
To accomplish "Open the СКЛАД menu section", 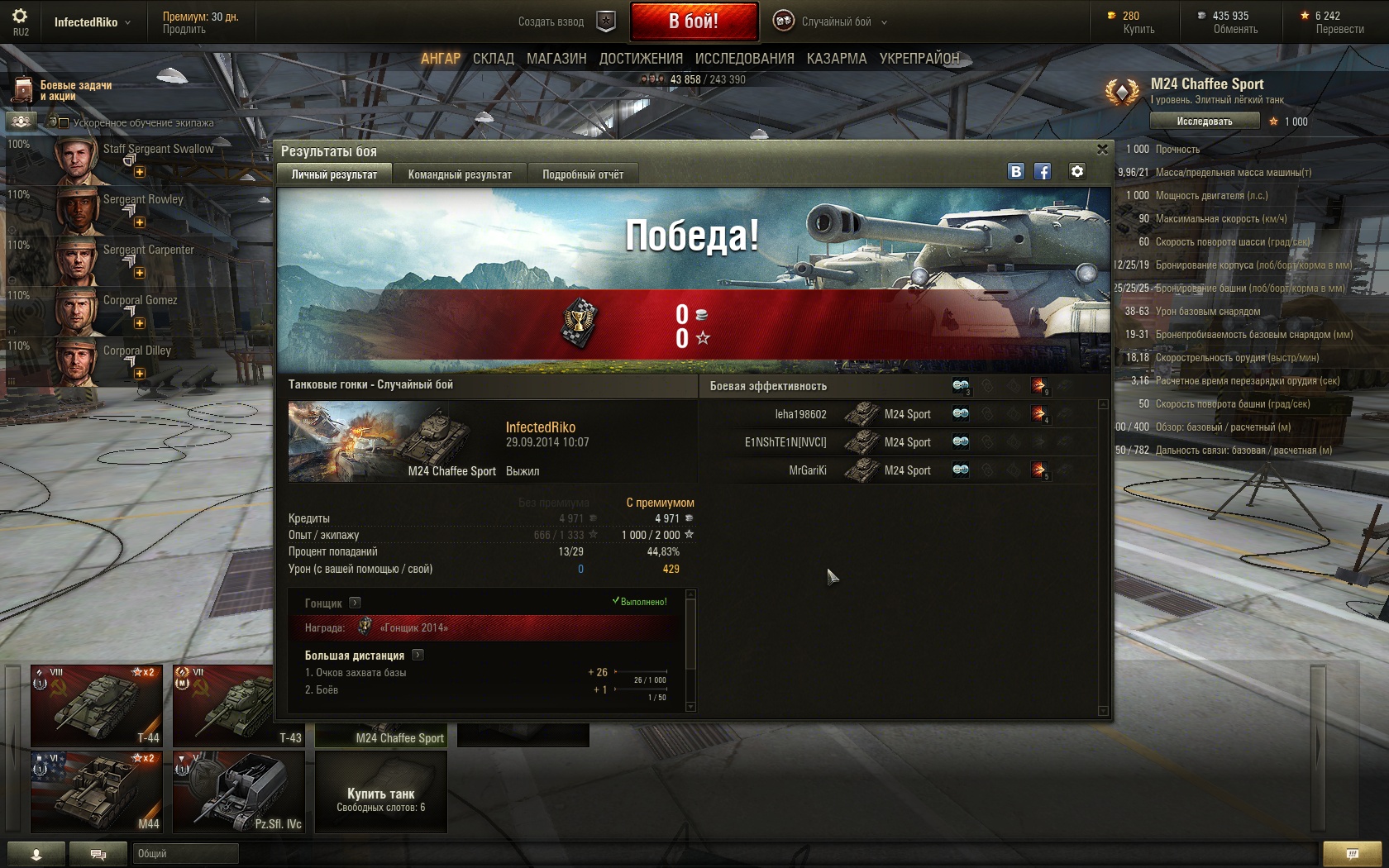I will pos(494,59).
